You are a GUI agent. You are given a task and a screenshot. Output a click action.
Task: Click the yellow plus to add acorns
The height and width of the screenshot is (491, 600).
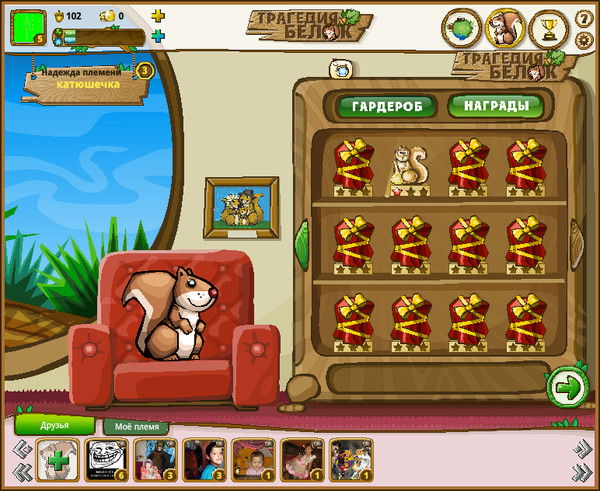click(158, 16)
